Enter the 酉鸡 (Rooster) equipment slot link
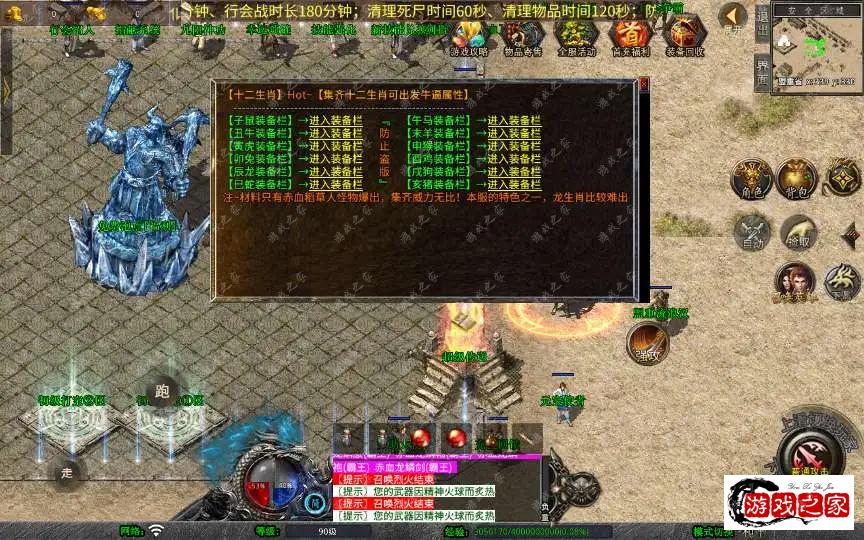 coord(513,158)
